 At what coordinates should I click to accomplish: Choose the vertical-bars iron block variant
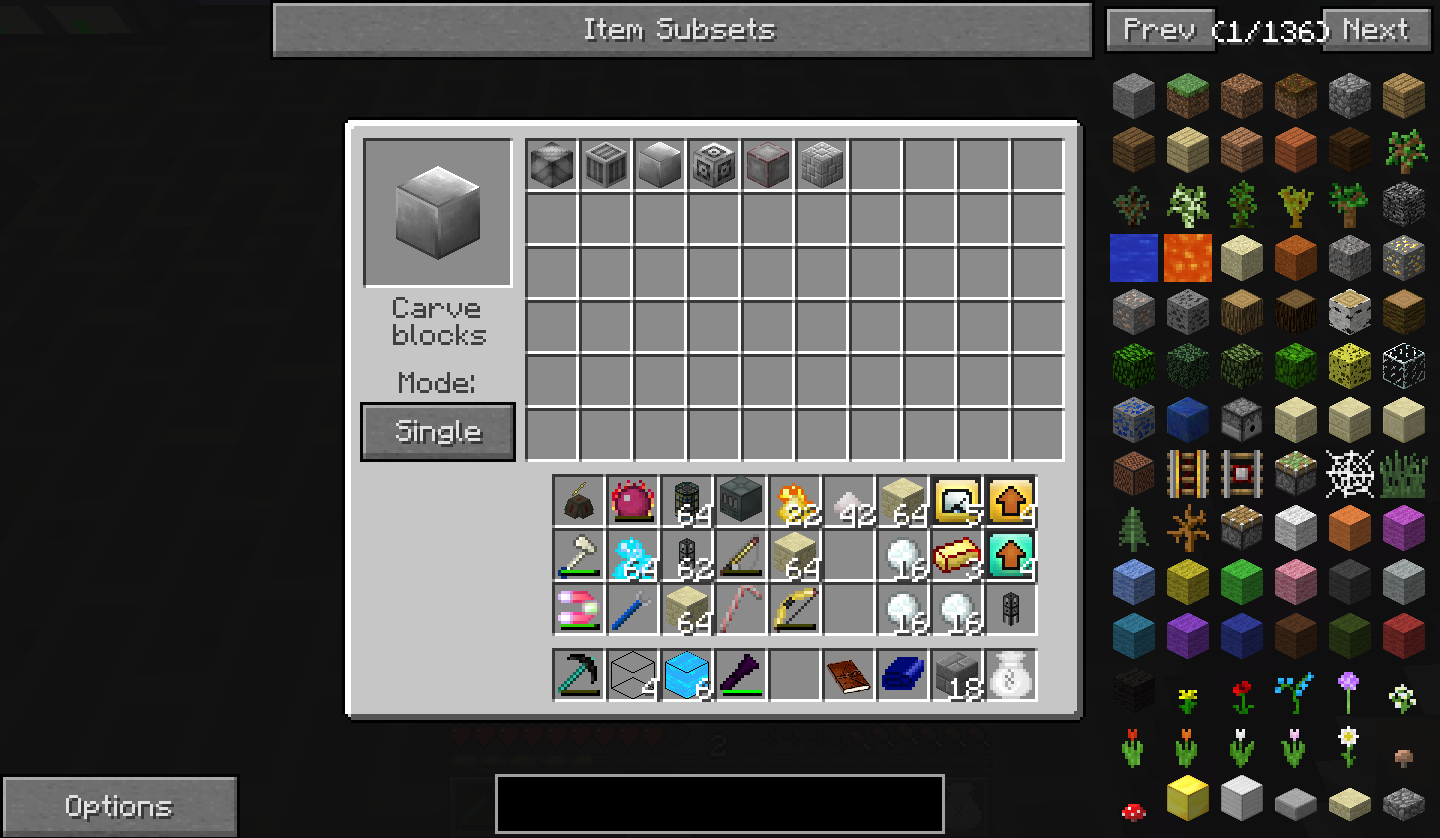(606, 165)
